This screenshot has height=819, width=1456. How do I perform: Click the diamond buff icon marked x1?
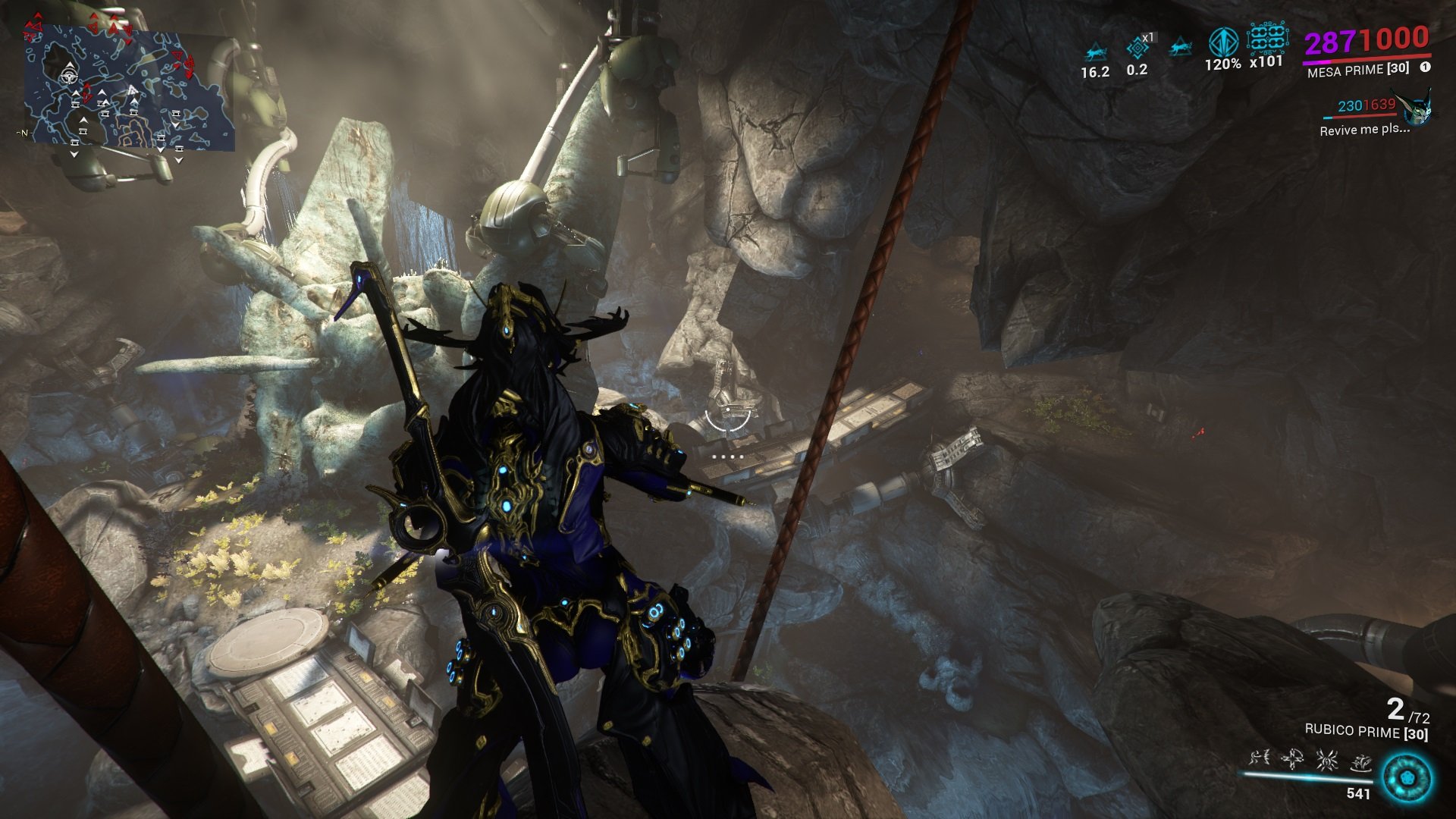tap(1137, 49)
